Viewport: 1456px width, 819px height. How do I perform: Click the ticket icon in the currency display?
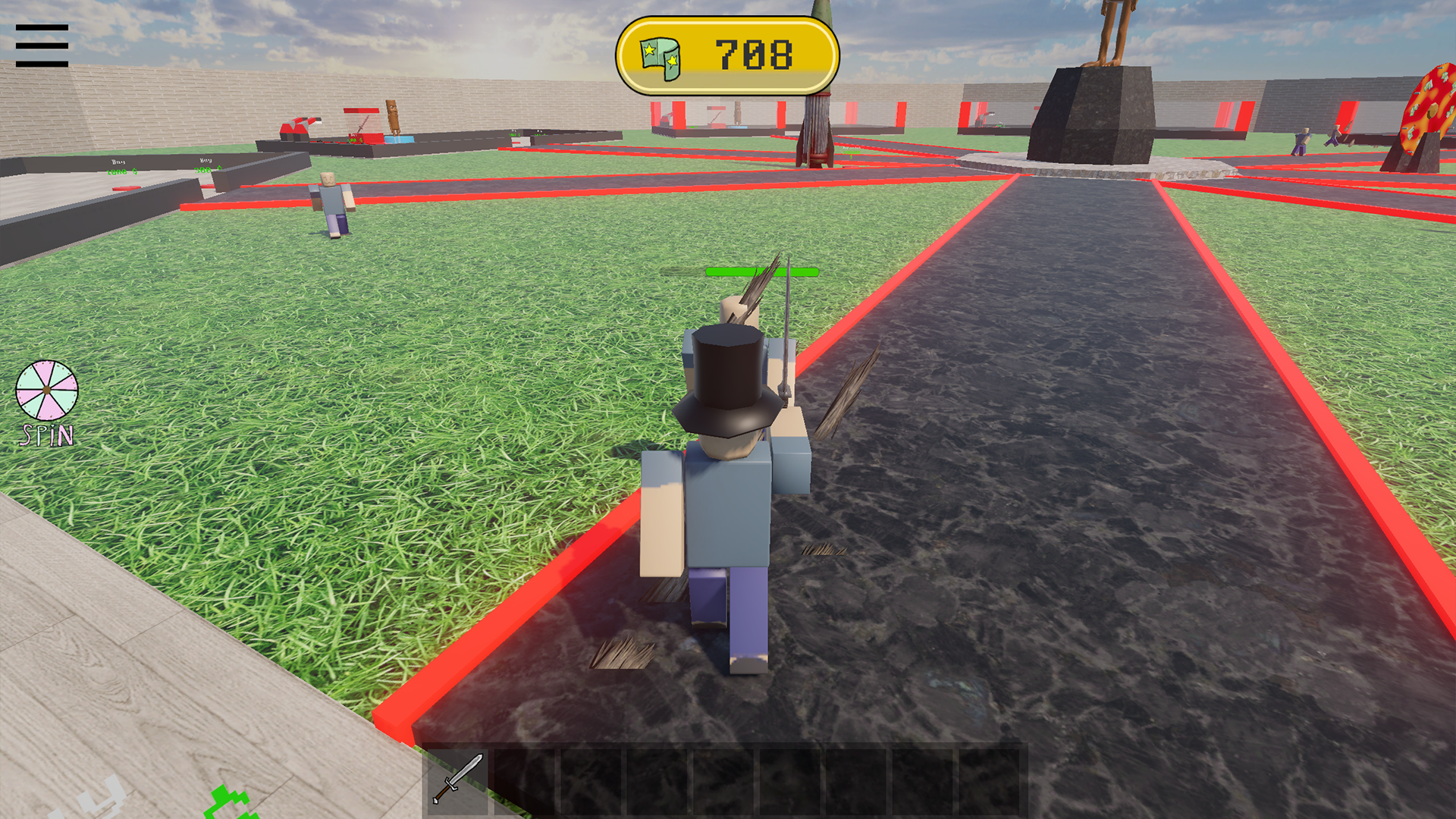tap(661, 53)
